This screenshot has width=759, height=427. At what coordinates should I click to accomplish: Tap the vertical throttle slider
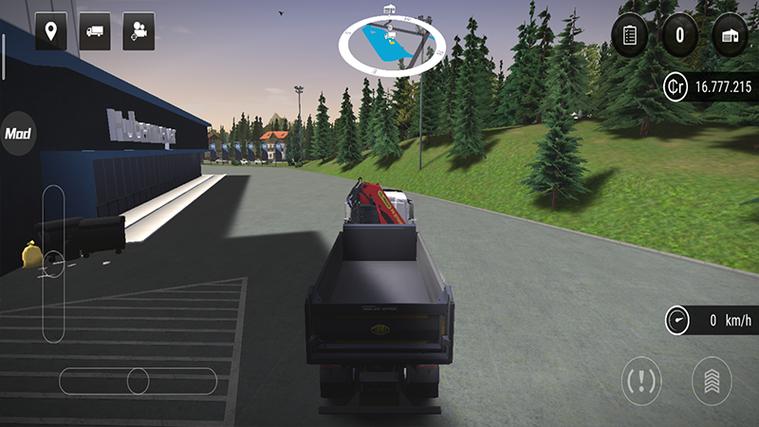53,263
